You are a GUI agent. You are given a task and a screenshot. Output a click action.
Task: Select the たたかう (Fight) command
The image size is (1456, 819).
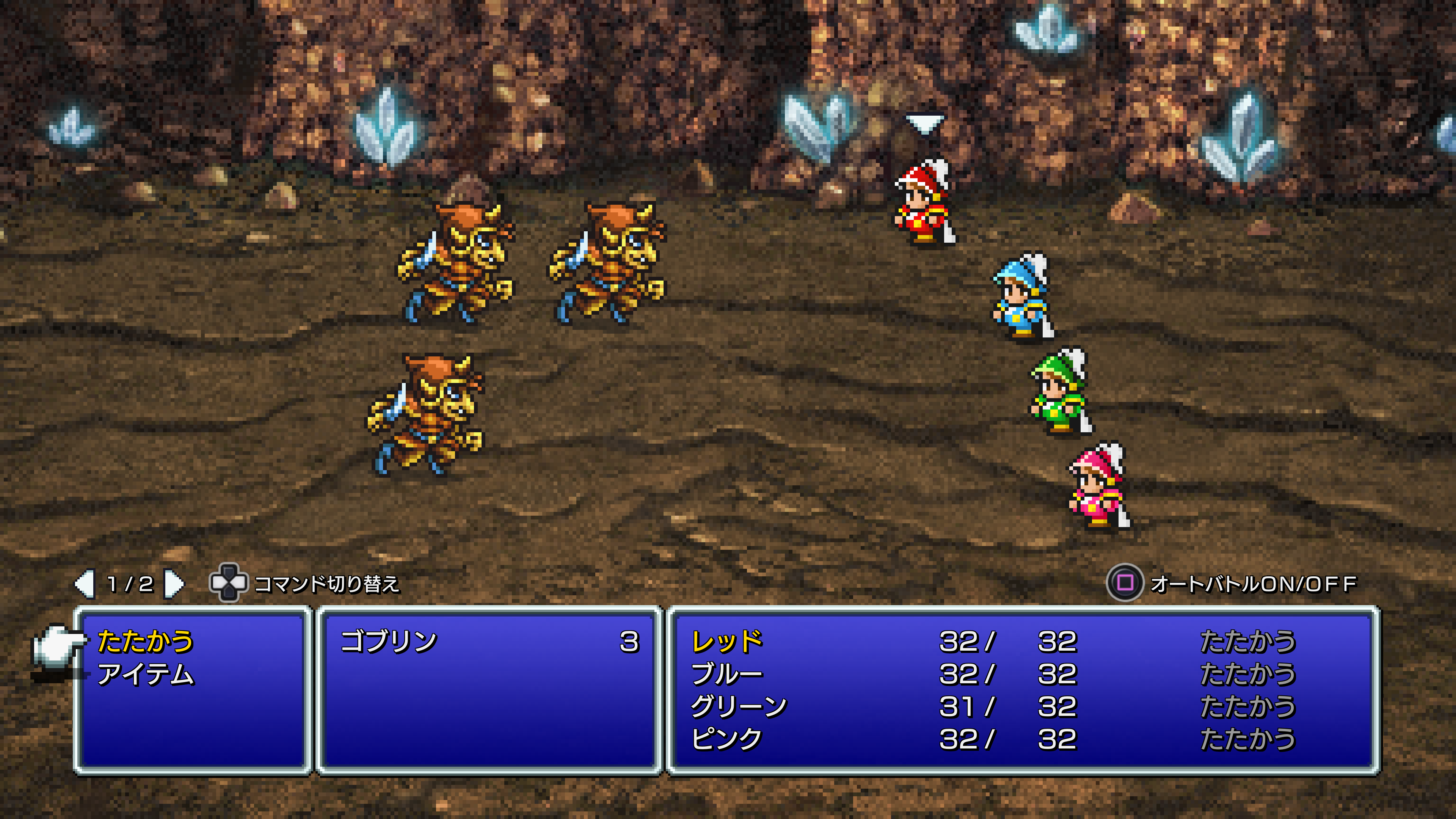click(x=145, y=641)
